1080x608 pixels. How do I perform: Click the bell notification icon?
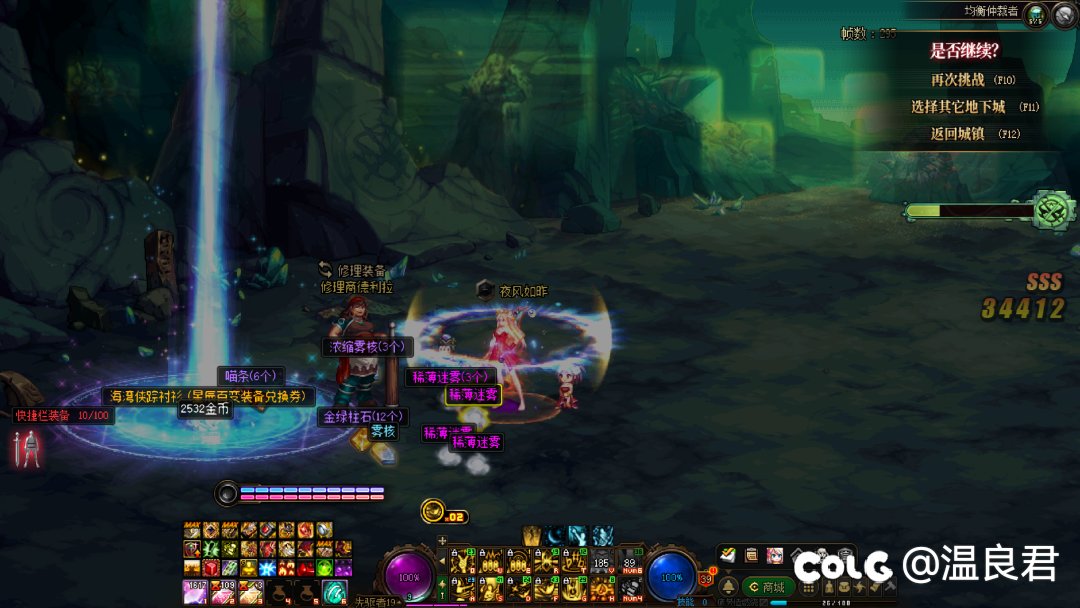pos(729,587)
